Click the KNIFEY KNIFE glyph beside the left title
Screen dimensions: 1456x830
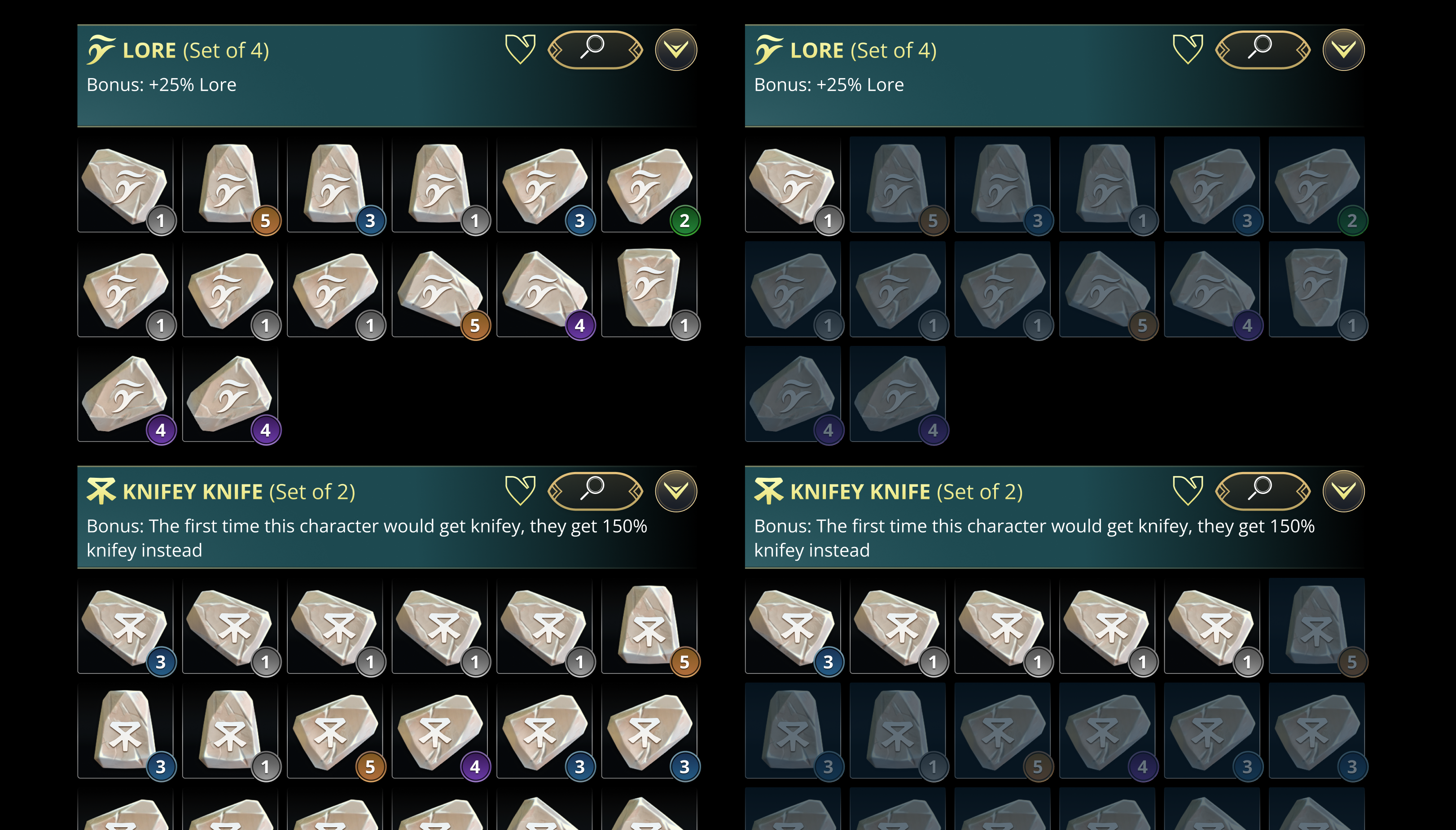point(101,490)
